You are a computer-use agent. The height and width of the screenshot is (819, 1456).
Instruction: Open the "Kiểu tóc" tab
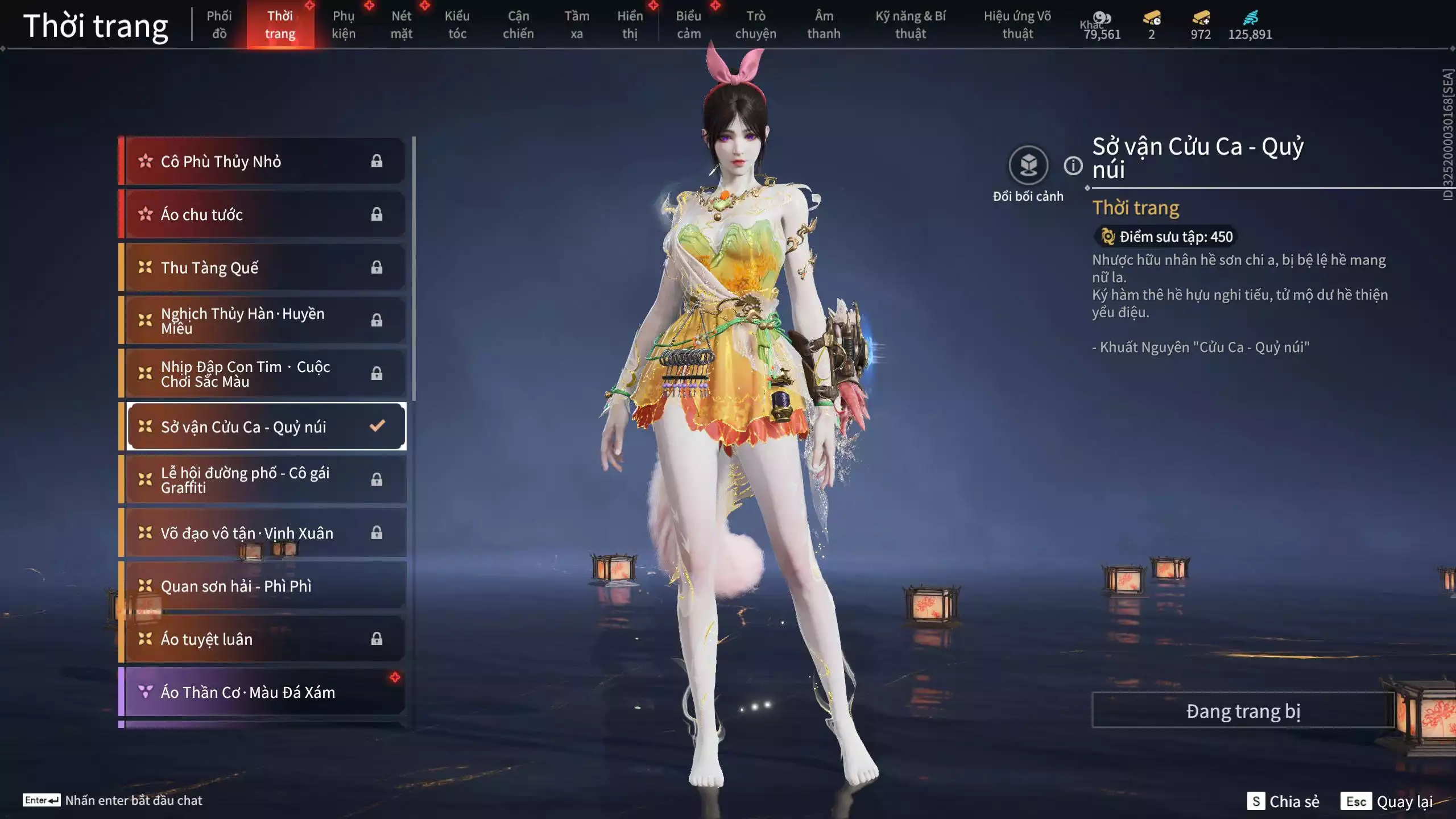click(457, 25)
